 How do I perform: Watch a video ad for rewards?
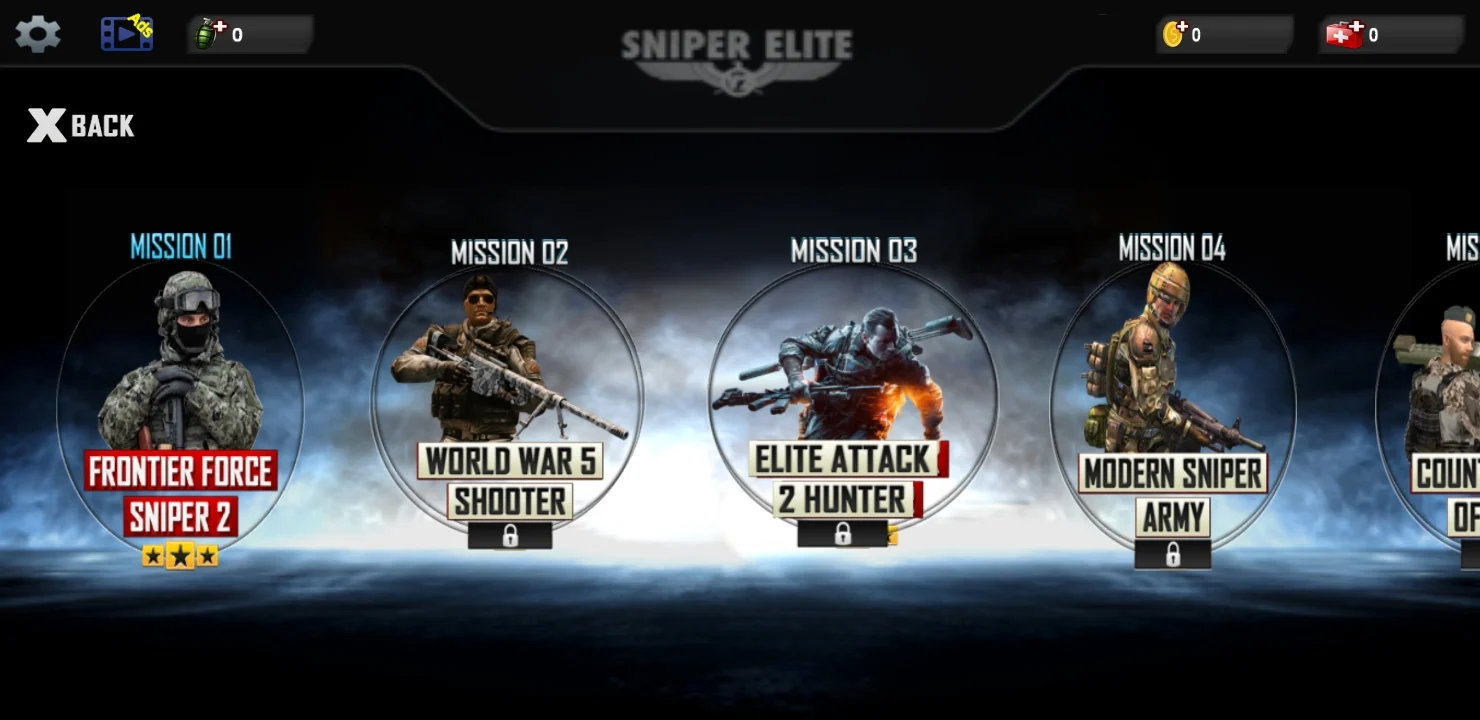point(127,34)
